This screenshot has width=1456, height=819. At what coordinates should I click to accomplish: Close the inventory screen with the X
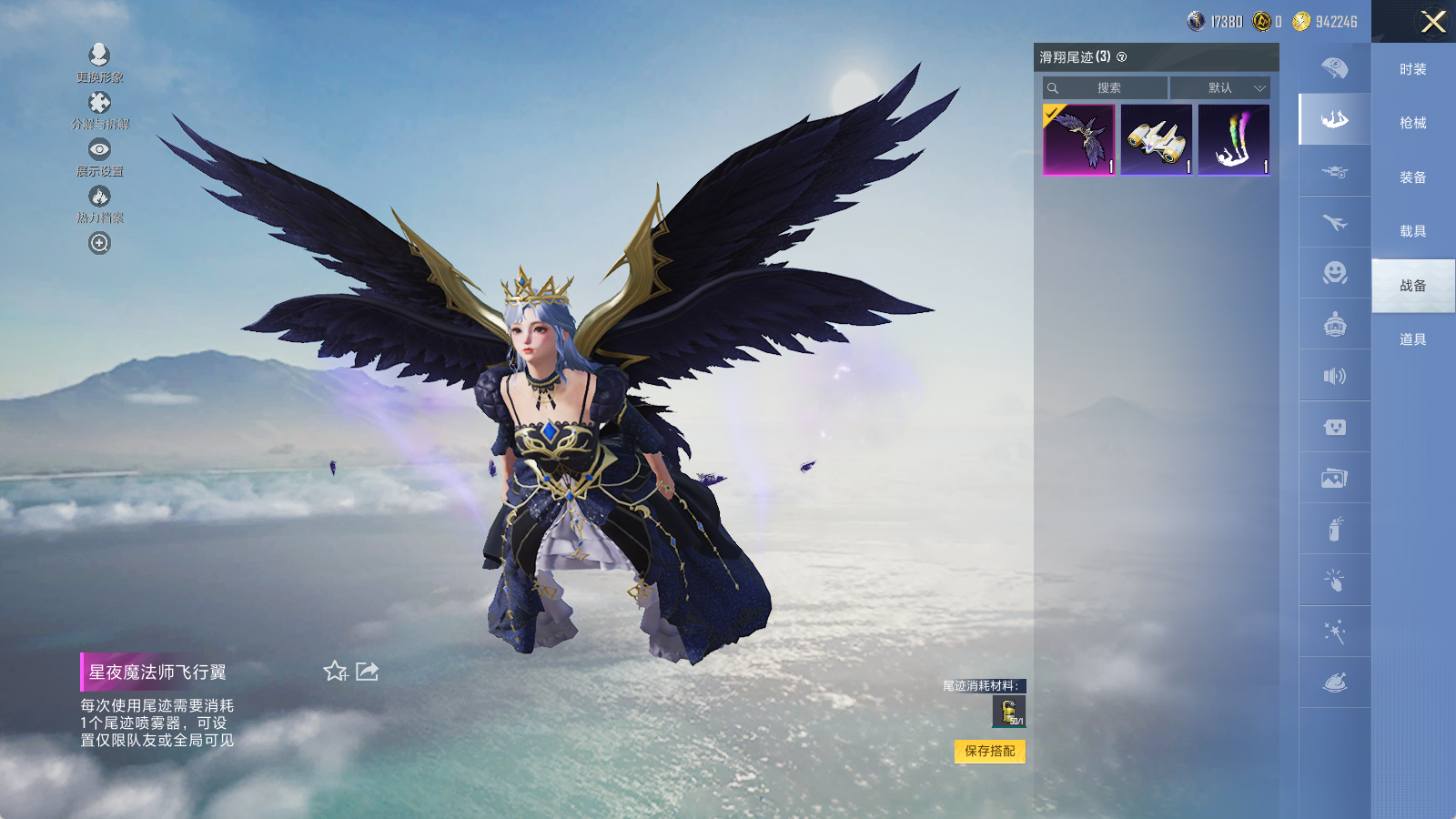click(x=1432, y=22)
